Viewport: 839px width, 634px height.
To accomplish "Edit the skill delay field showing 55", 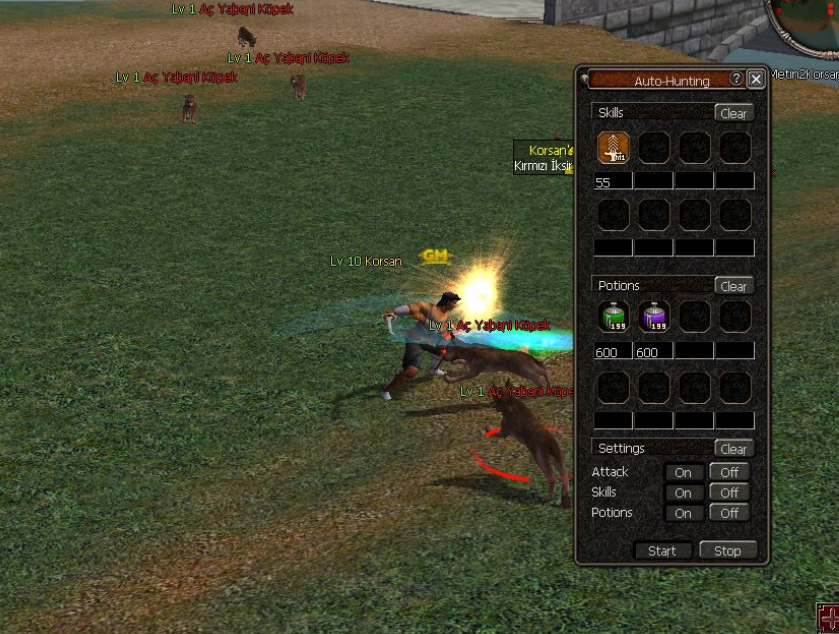I will (x=613, y=182).
